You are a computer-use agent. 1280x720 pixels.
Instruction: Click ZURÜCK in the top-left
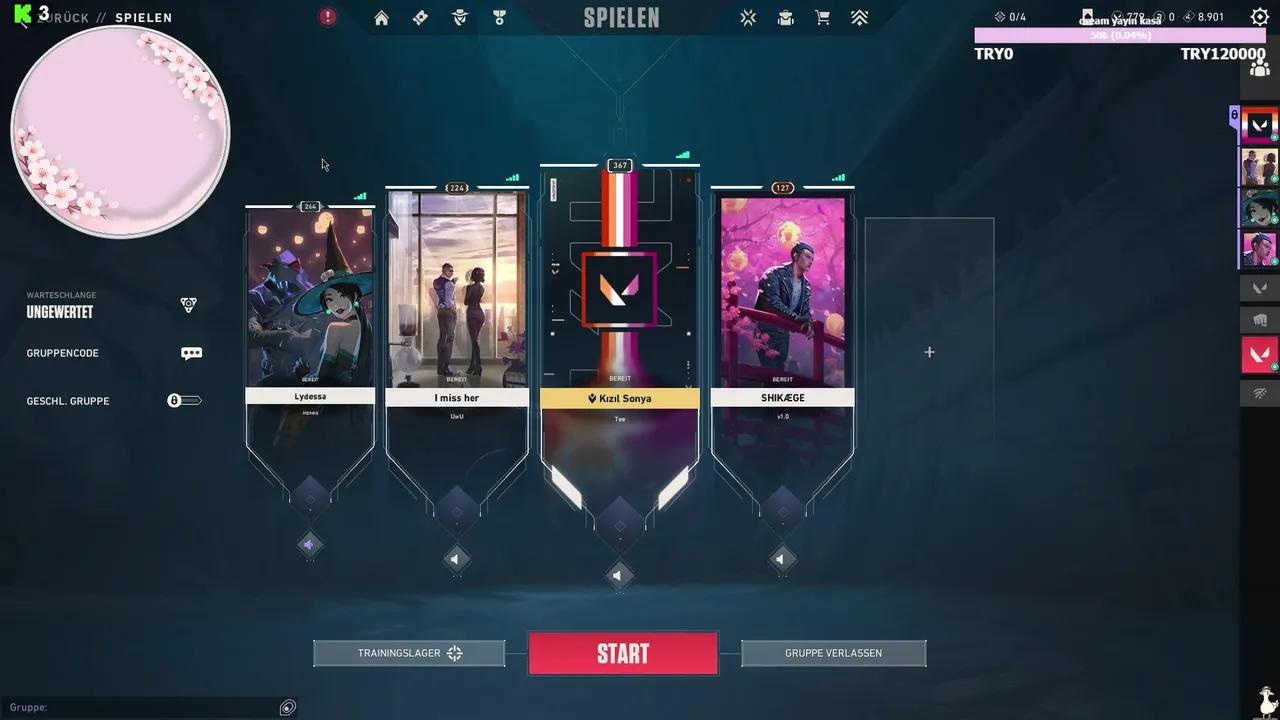coord(63,17)
